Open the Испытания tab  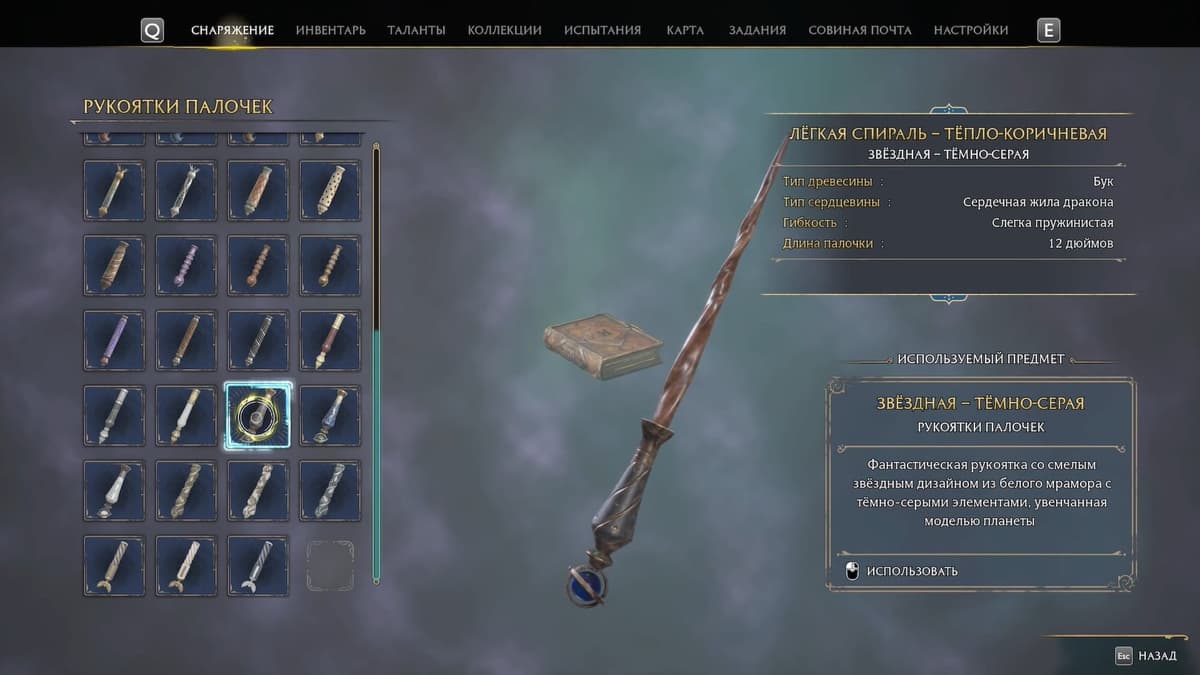click(x=602, y=30)
